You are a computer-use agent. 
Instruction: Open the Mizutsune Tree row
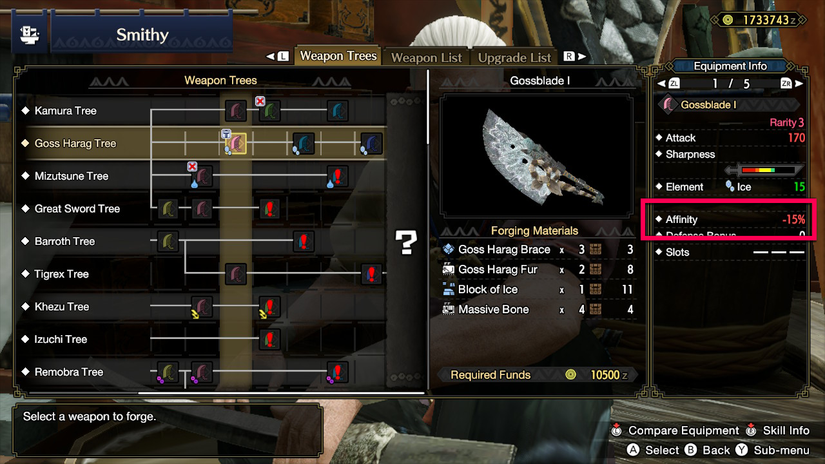pyautogui.click(x=72, y=176)
